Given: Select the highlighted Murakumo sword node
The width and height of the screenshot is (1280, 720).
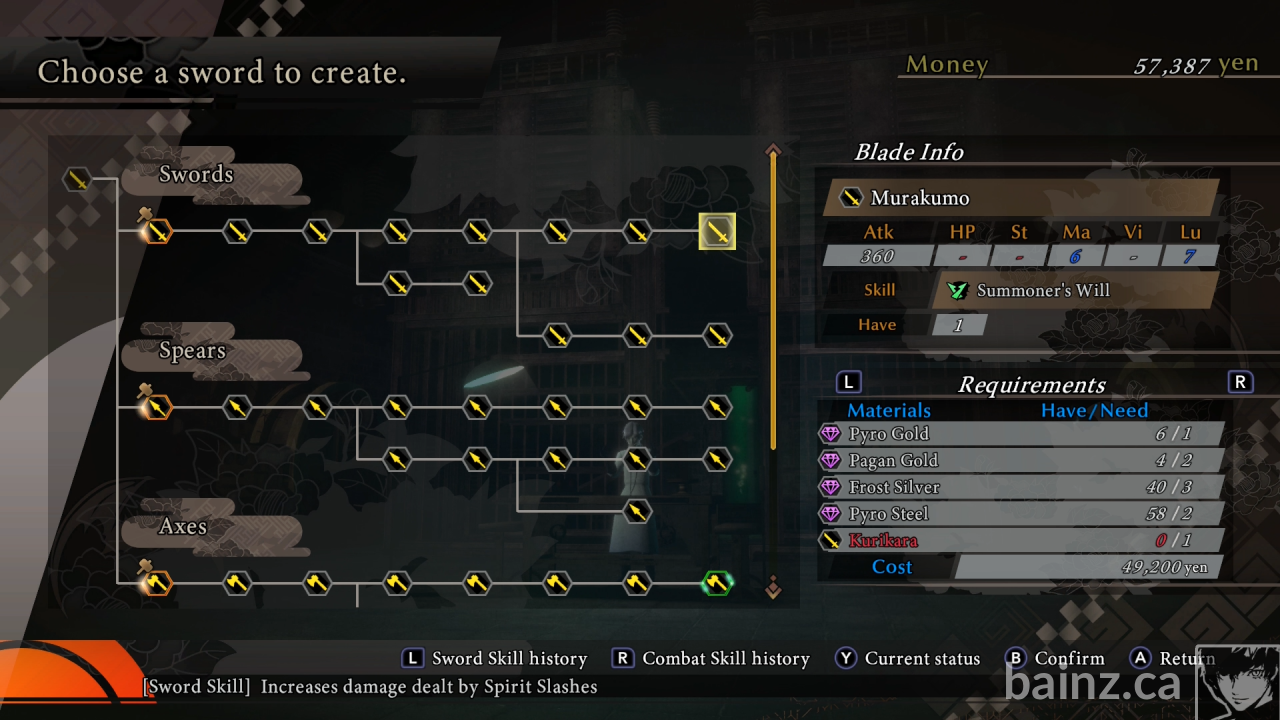Looking at the screenshot, I should [717, 232].
